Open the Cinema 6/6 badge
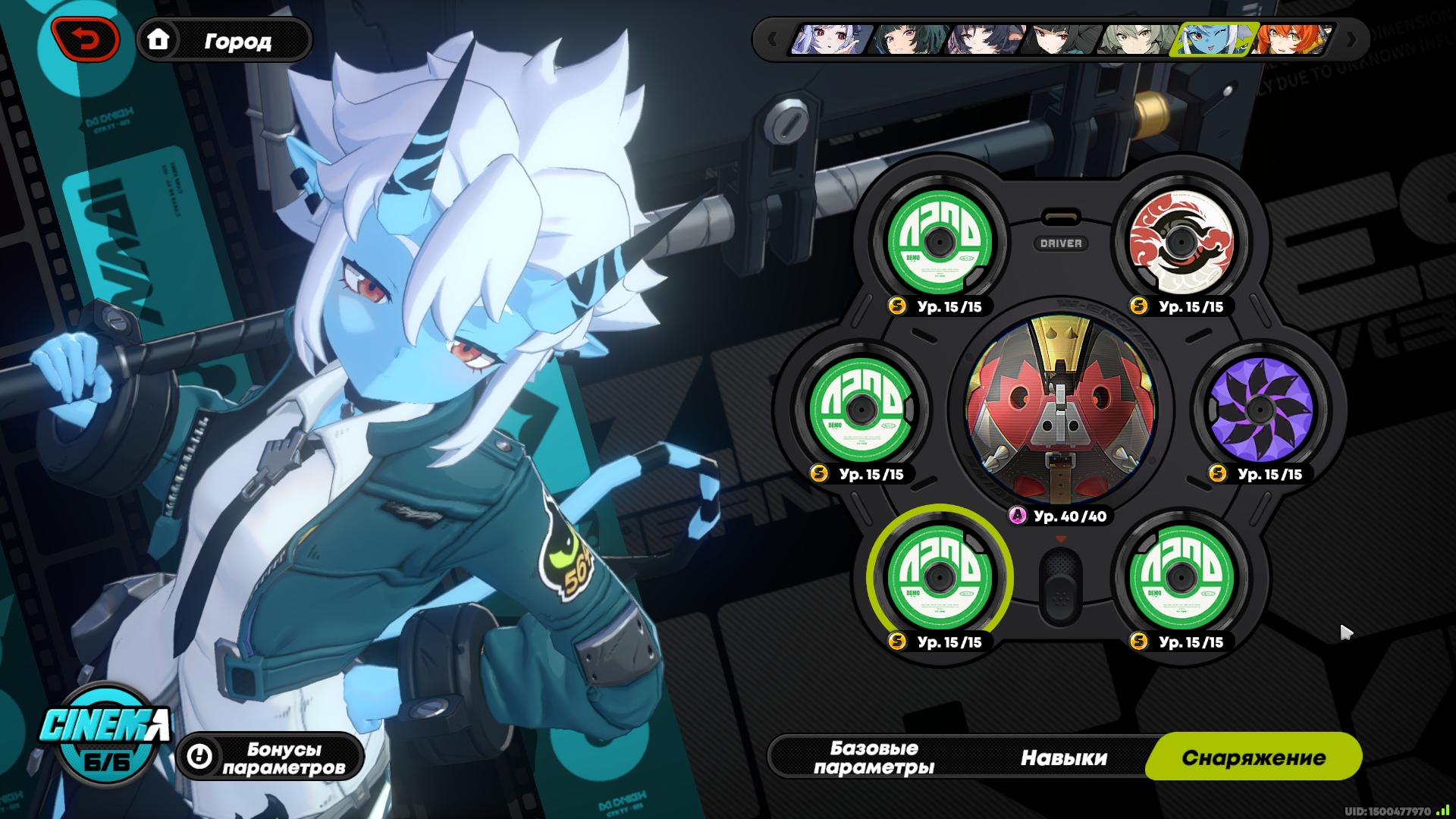 click(105, 735)
